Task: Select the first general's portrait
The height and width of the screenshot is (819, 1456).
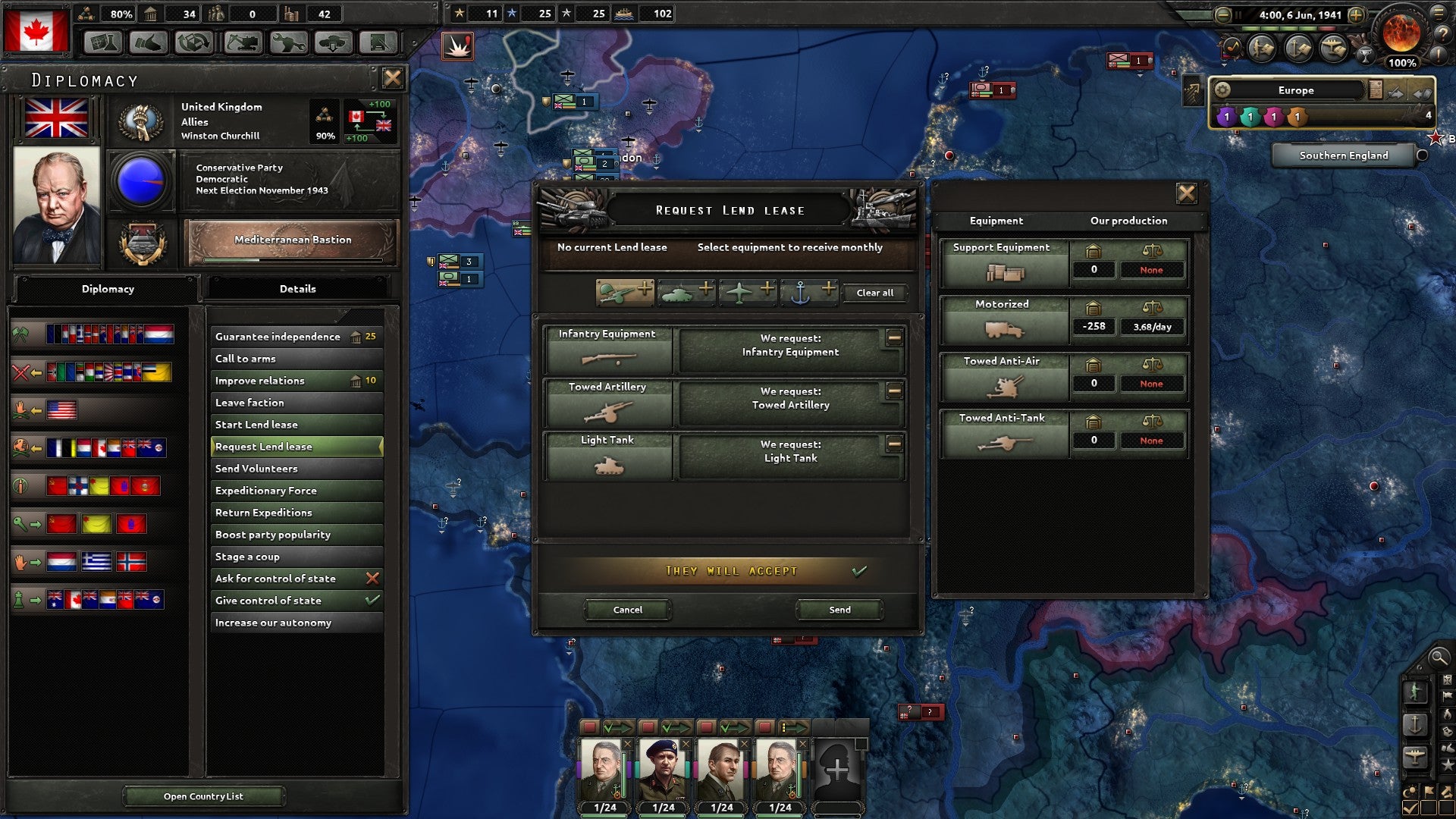Action: [603, 766]
